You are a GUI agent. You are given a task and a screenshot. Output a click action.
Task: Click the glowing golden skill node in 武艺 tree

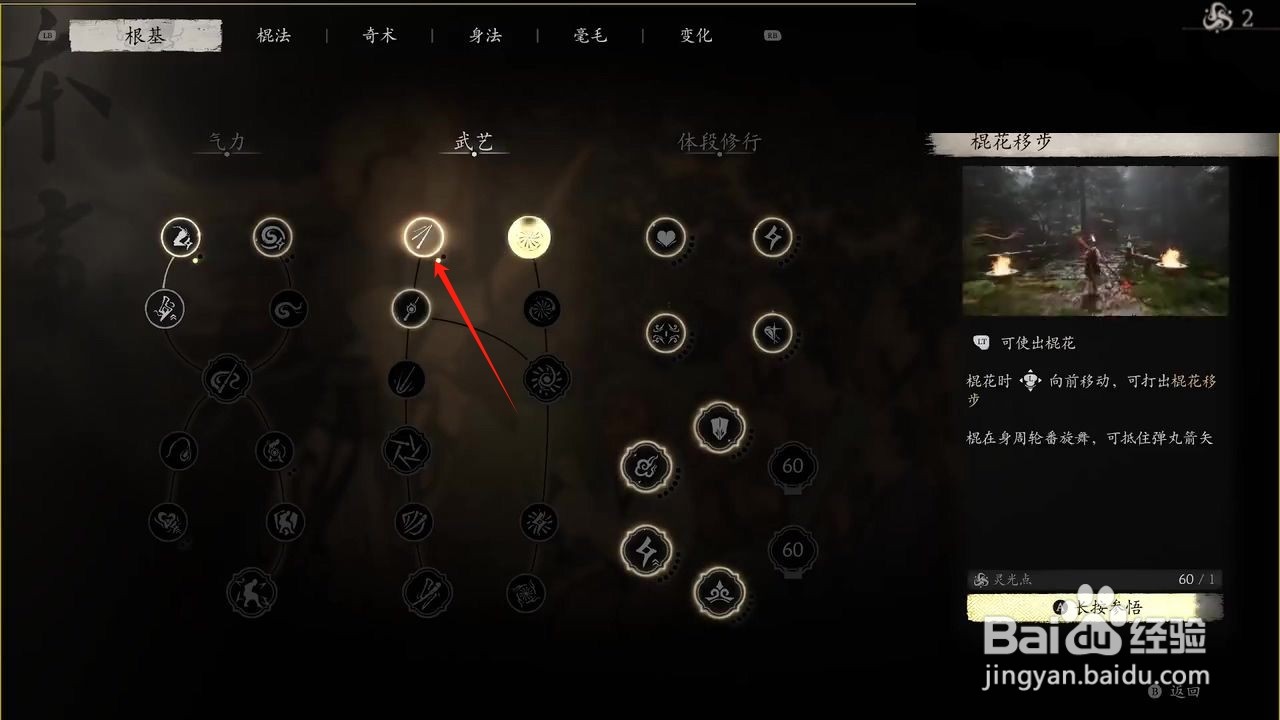528,237
